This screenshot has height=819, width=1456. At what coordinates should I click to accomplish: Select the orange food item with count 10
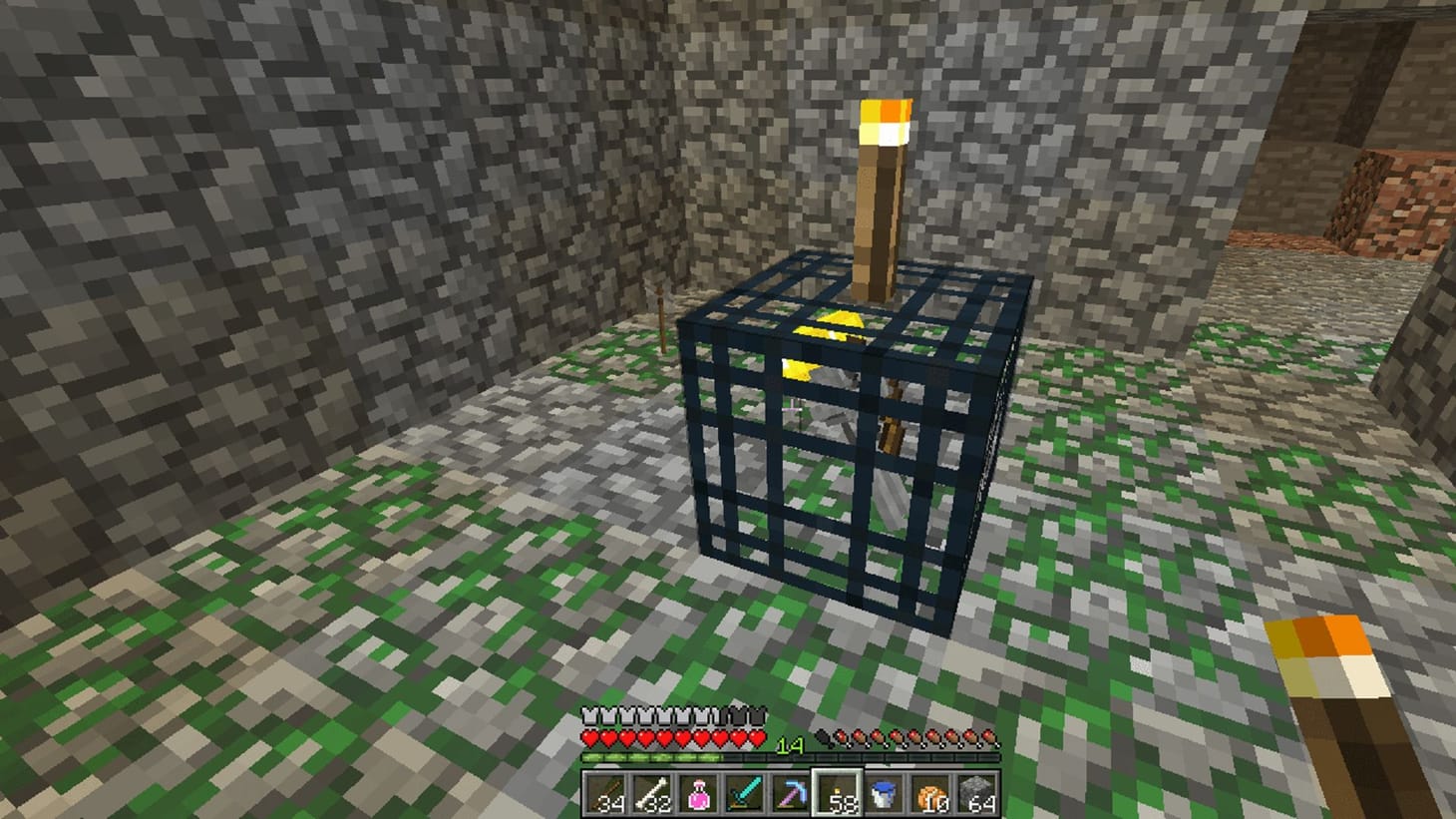point(929,793)
